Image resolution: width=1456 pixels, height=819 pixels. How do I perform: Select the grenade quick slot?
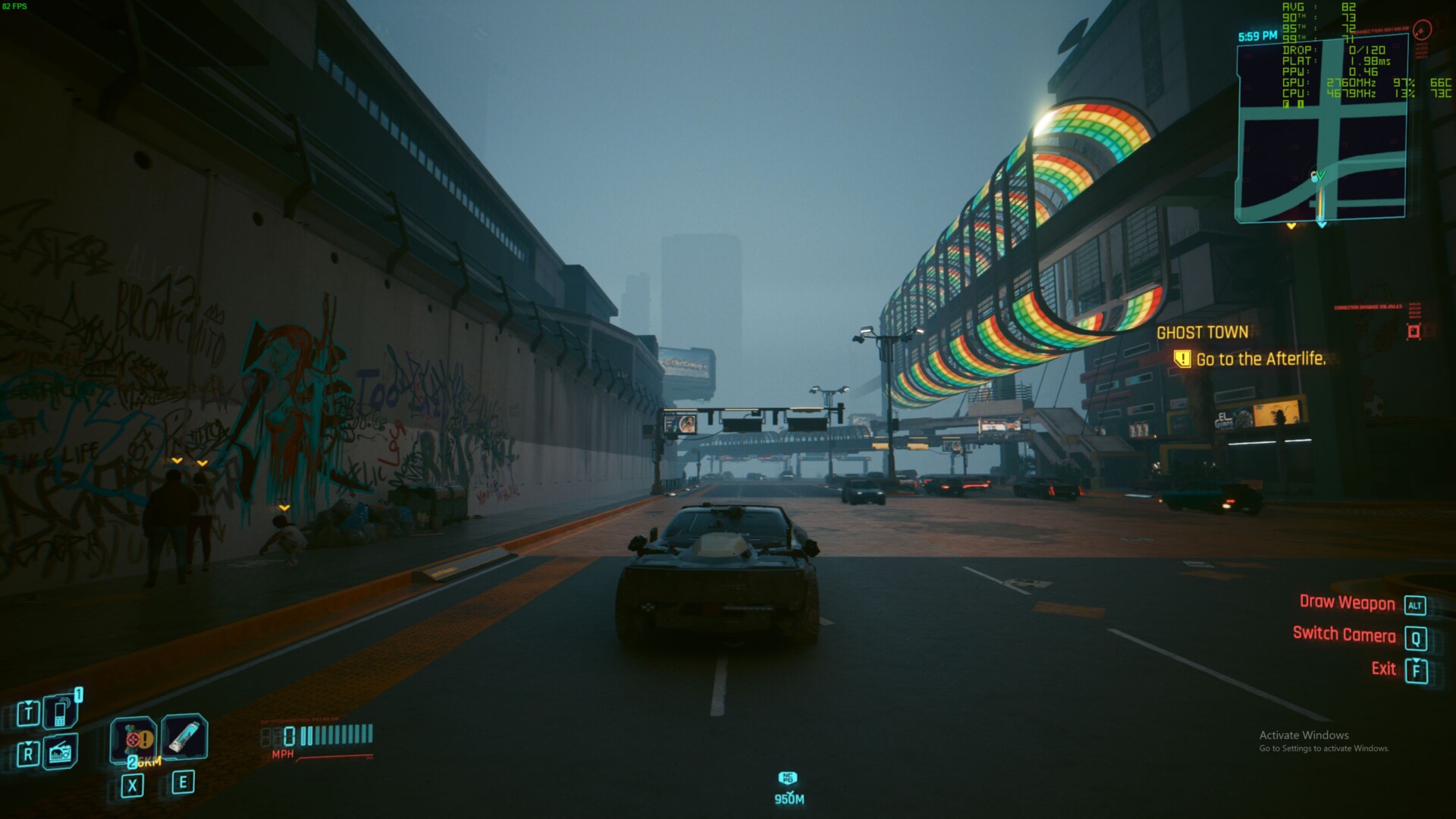[134, 739]
